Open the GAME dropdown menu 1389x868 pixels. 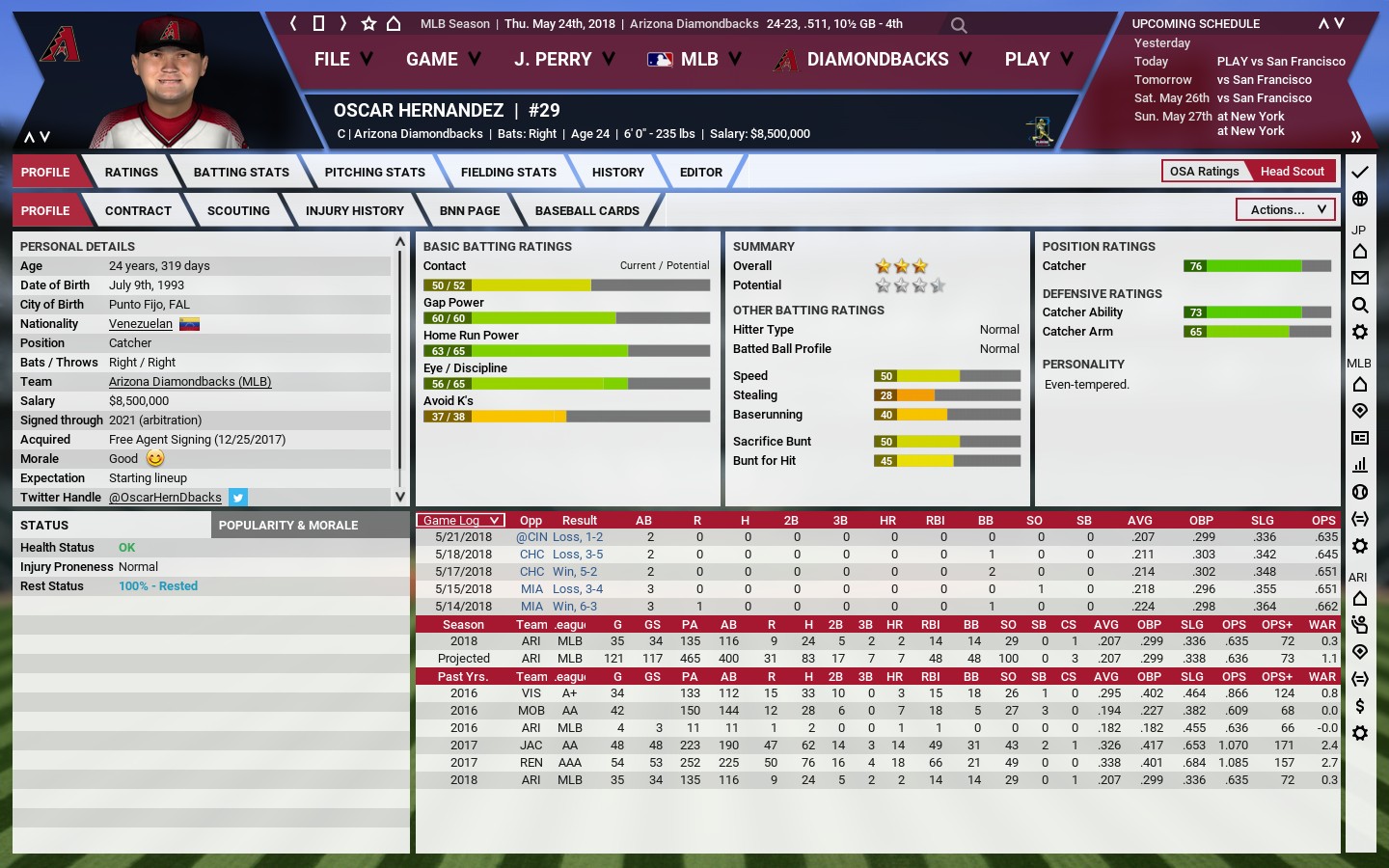pyautogui.click(x=443, y=60)
